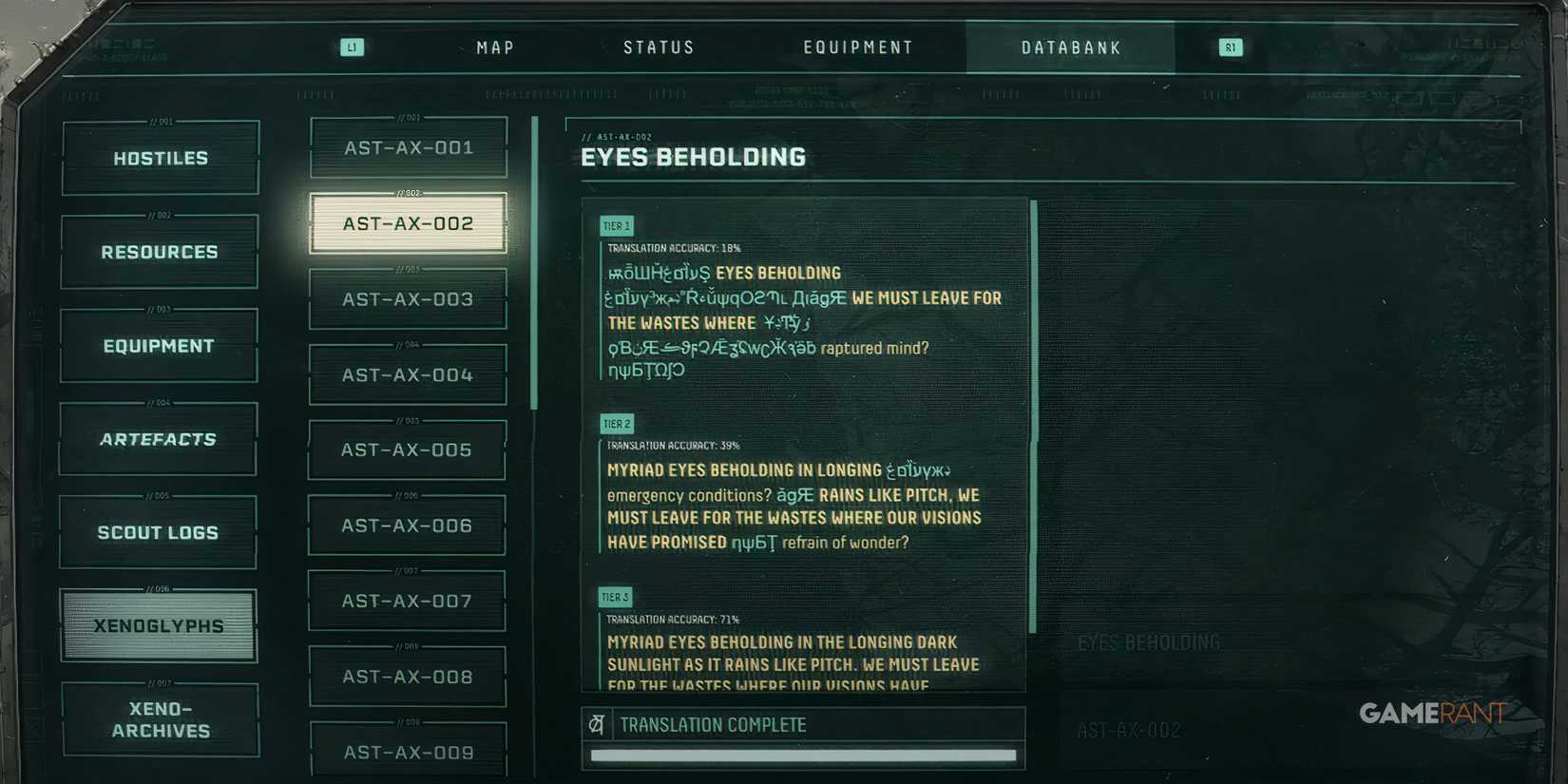
Task: Select the DATABANK tab
Action: click(1070, 47)
